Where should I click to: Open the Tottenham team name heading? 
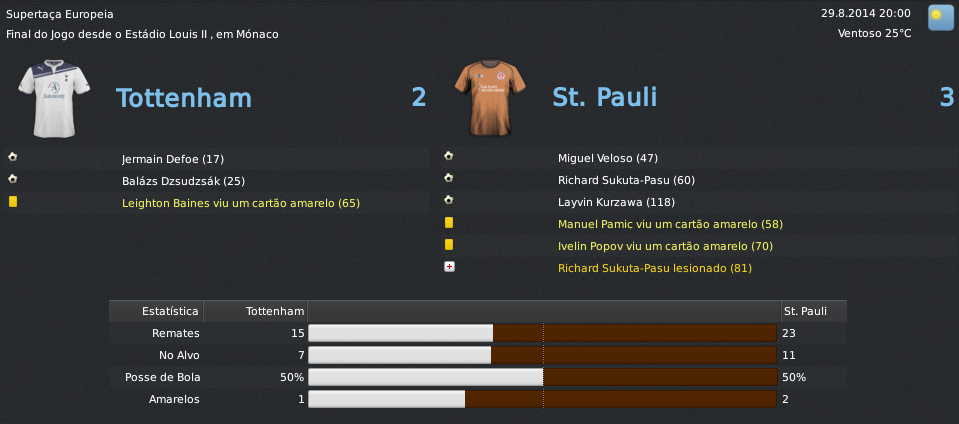pos(184,98)
